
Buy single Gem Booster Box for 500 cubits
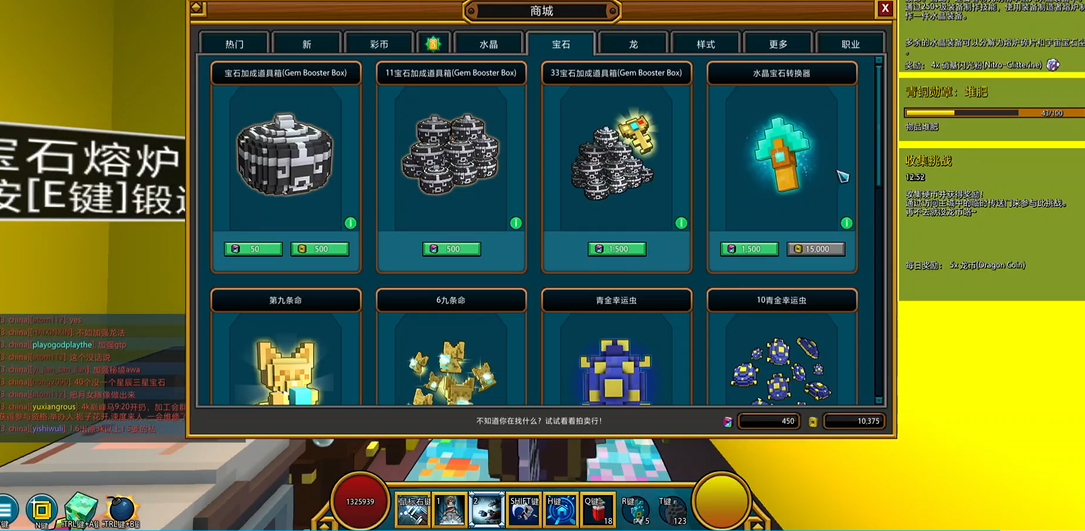click(x=319, y=249)
